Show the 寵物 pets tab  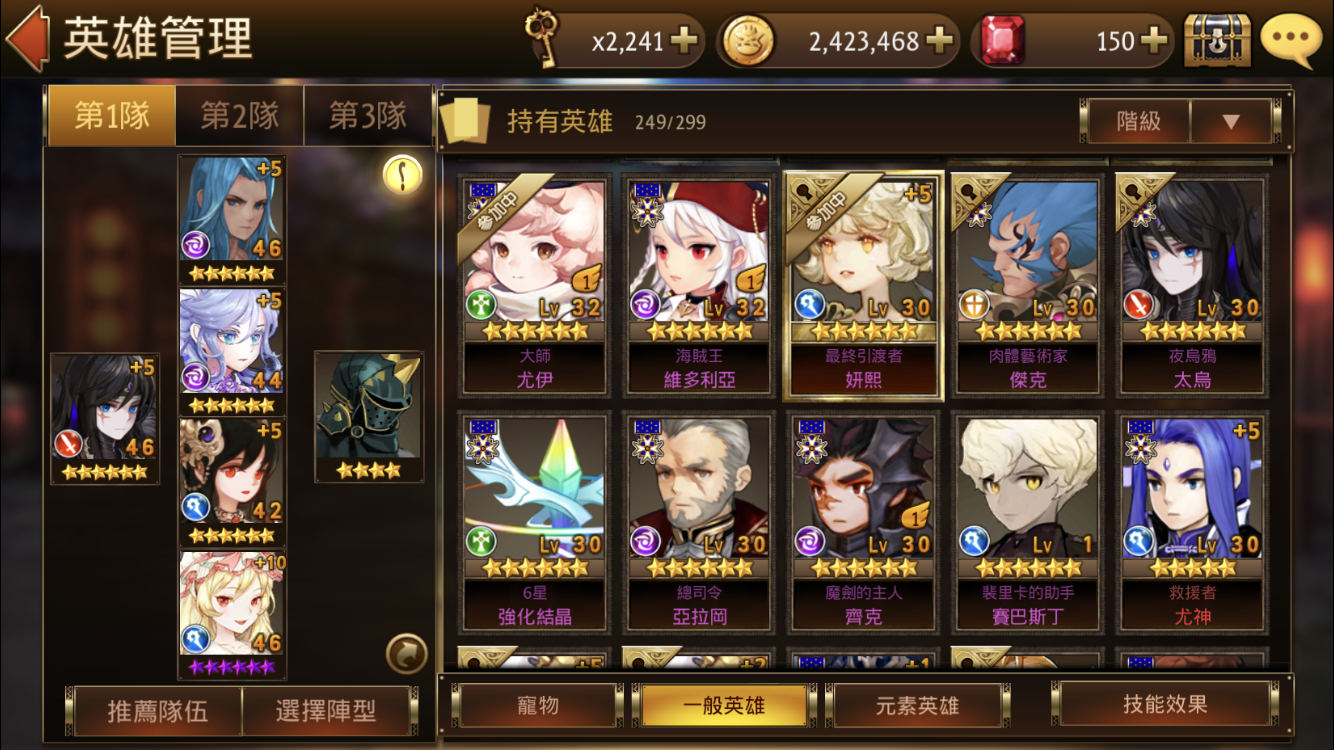coord(538,705)
